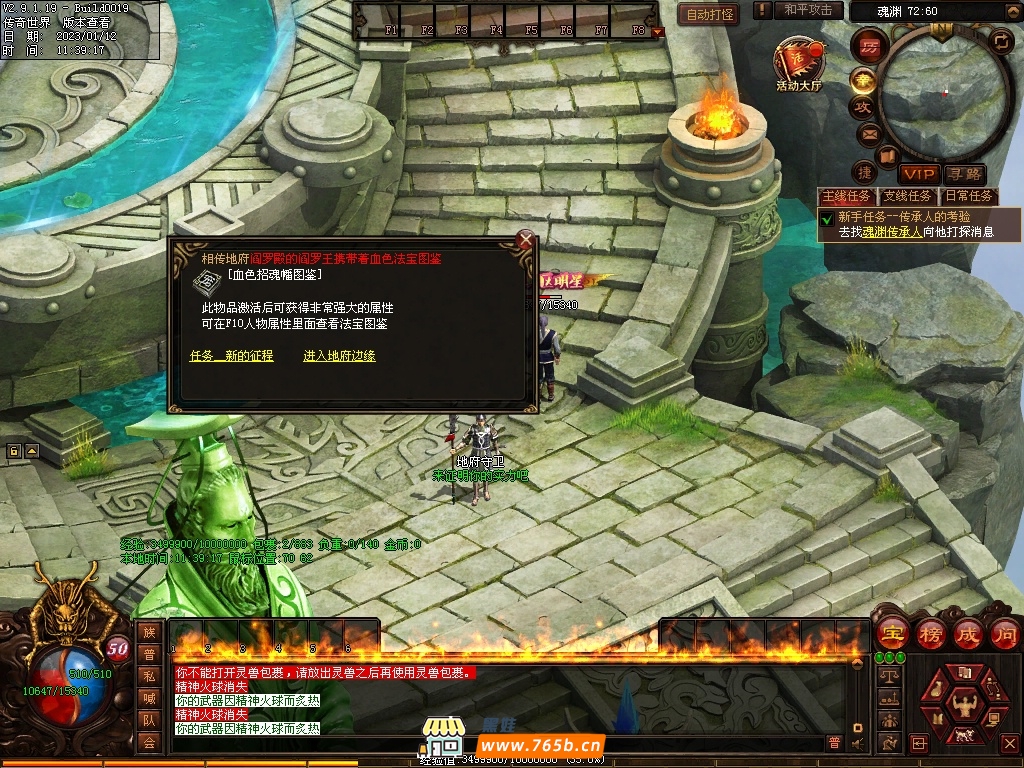Close the NPC dialogue window

click(x=526, y=240)
